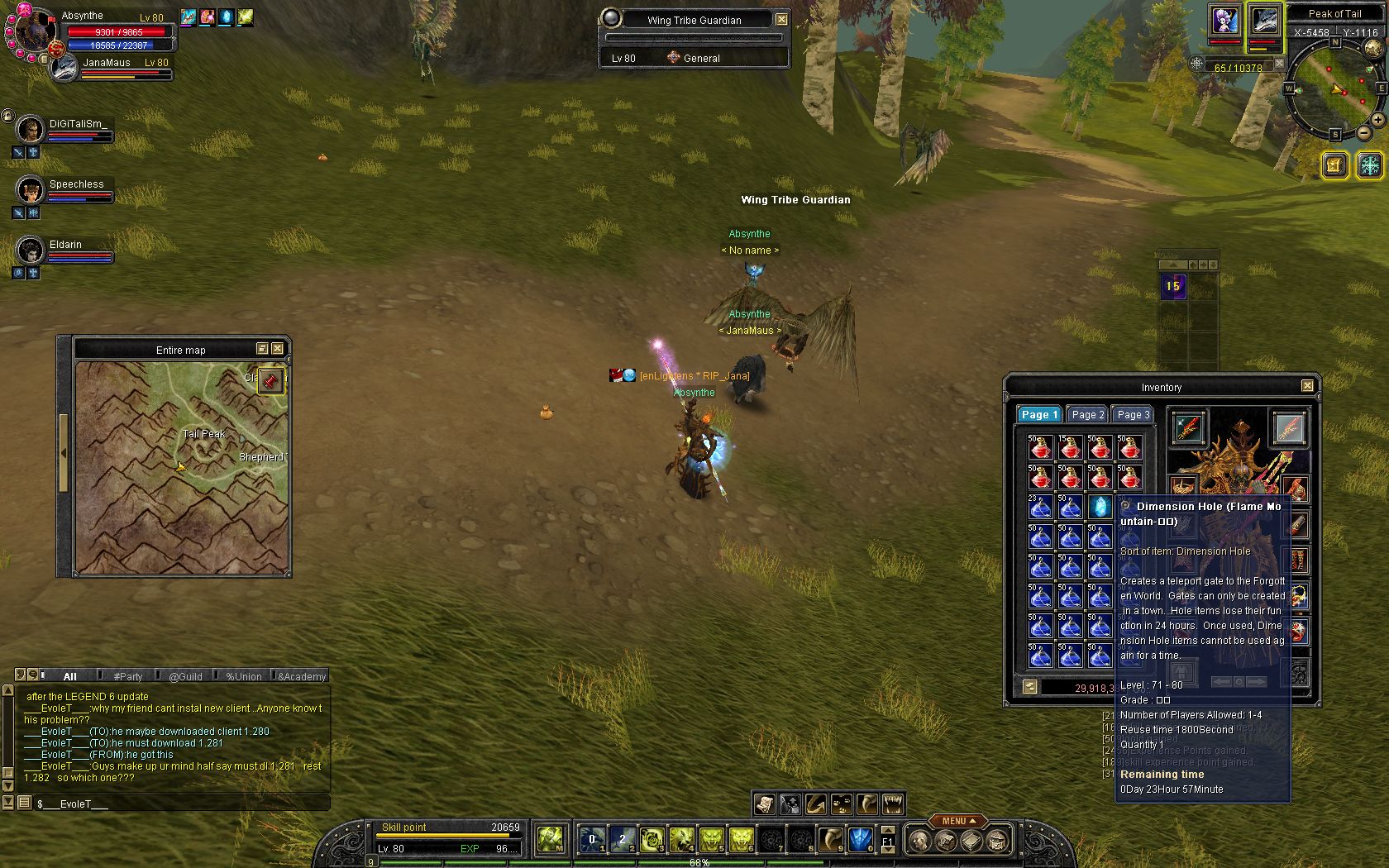Viewport: 1389px width, 868px height.
Task: Select the red potion stack of 15
Action: tap(1070, 447)
